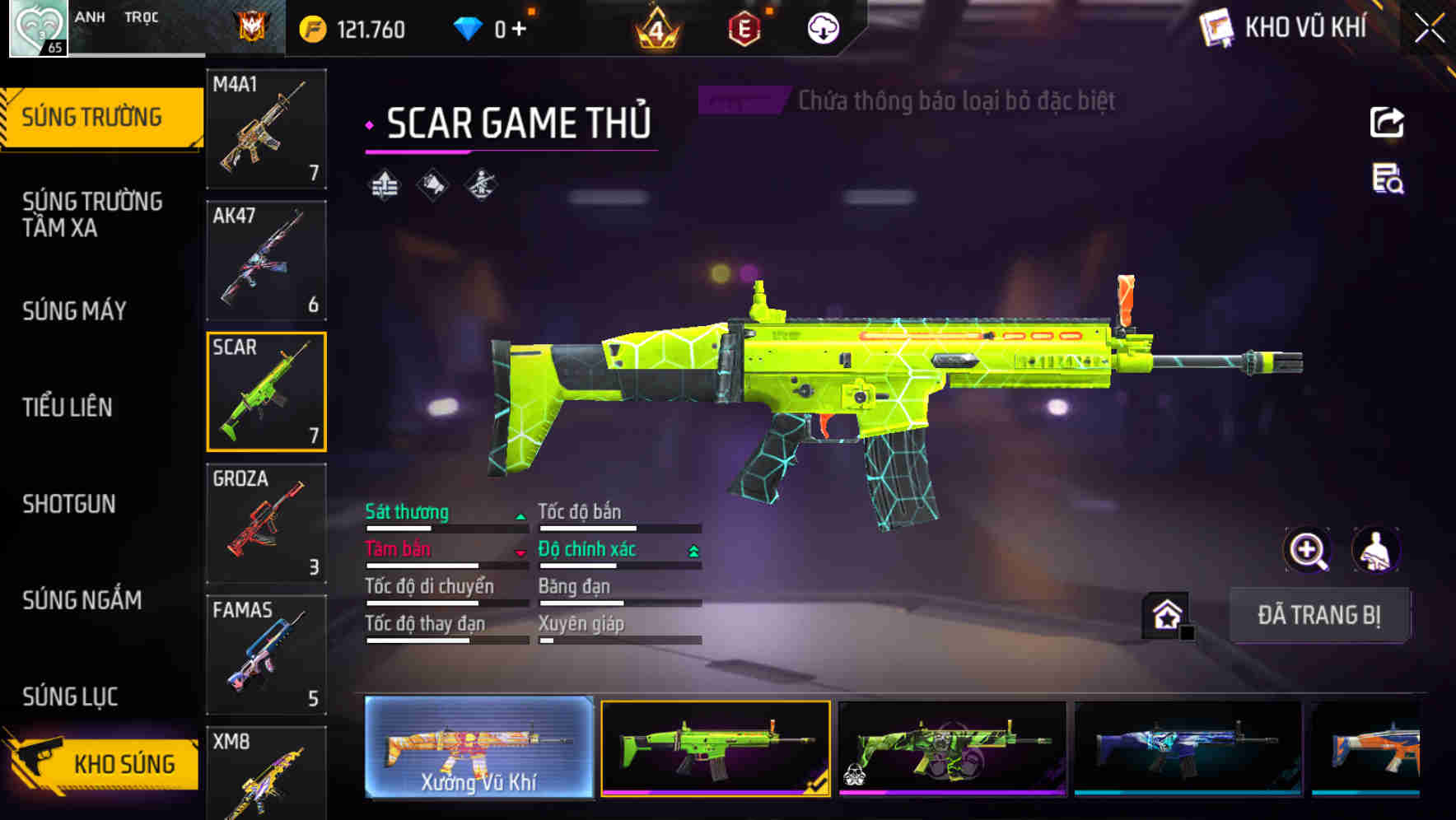Expand the small square beside the home-star icon
This screenshot has height=820, width=1456.
click(x=1187, y=633)
